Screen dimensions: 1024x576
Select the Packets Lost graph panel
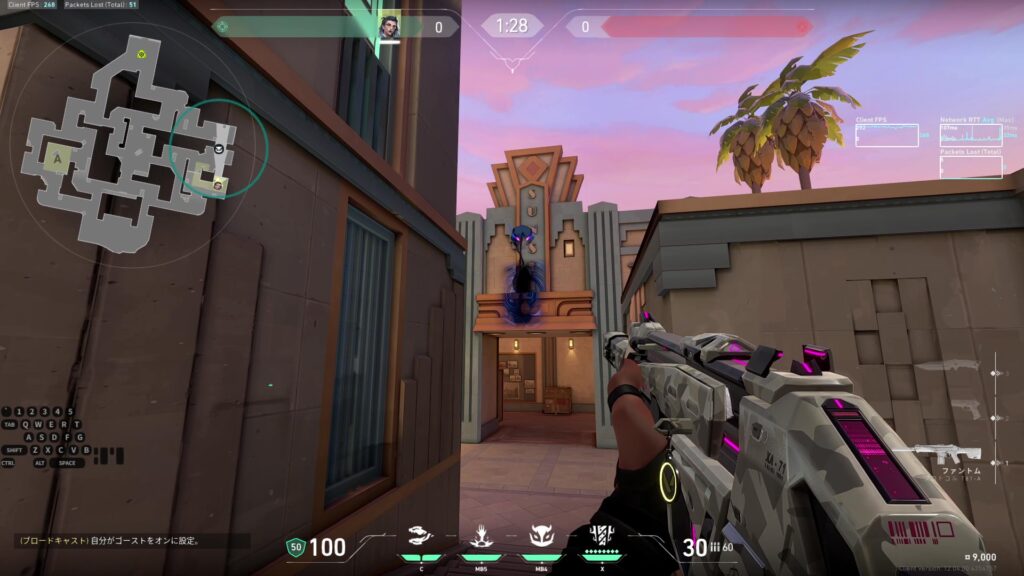[970, 166]
